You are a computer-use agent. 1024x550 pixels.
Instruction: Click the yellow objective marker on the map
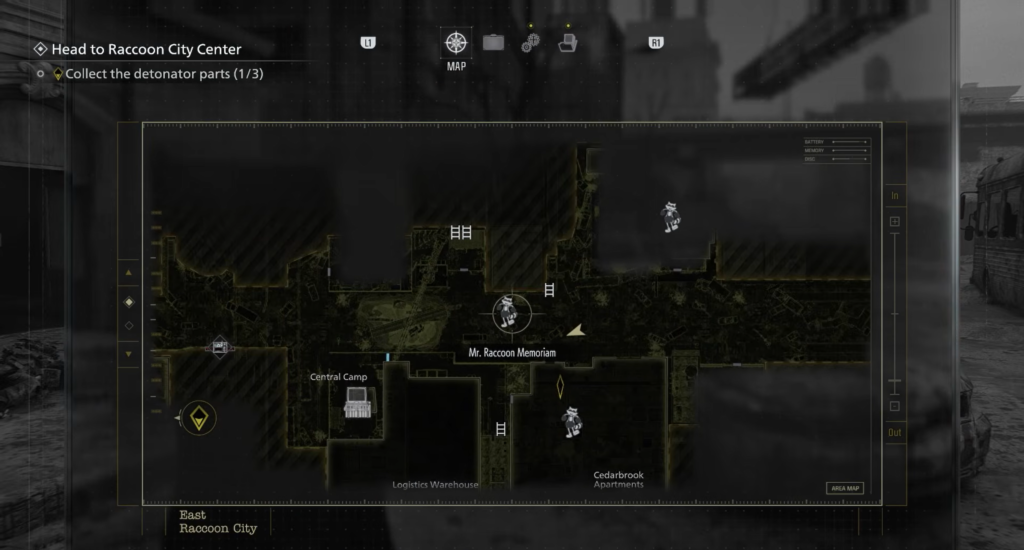pyautogui.click(x=200, y=418)
